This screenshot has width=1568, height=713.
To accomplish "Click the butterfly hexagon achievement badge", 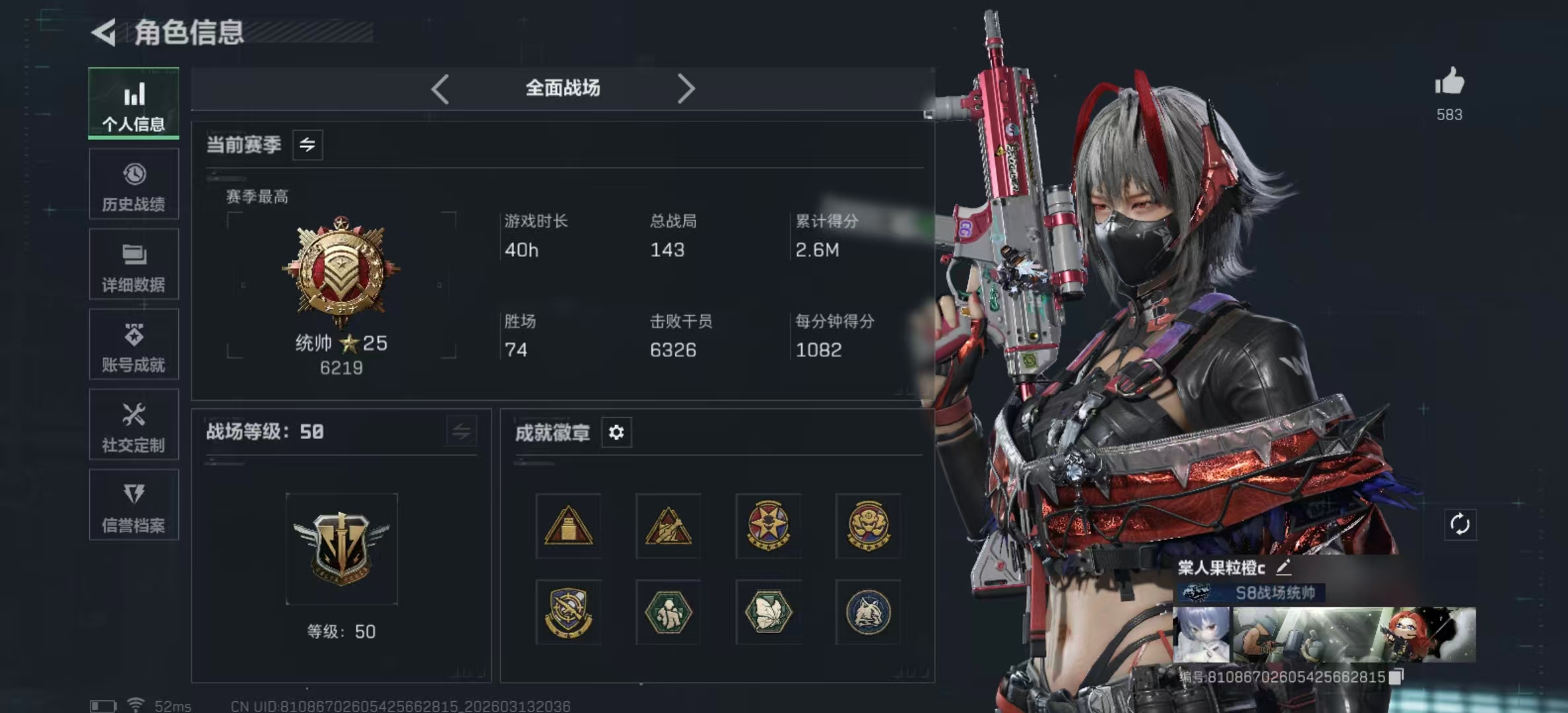I will click(x=768, y=612).
